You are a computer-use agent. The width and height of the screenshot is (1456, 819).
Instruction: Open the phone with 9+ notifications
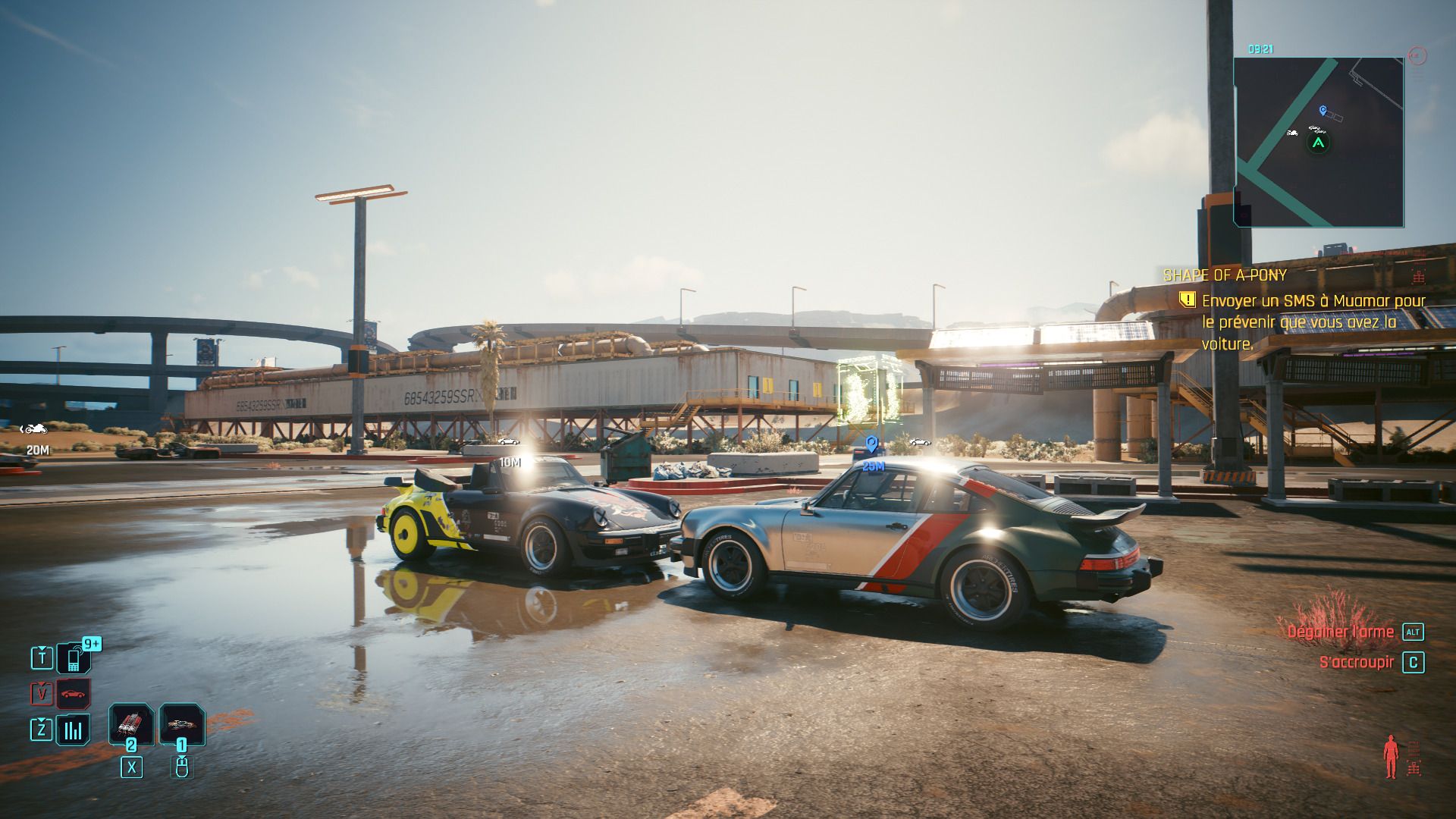74,658
